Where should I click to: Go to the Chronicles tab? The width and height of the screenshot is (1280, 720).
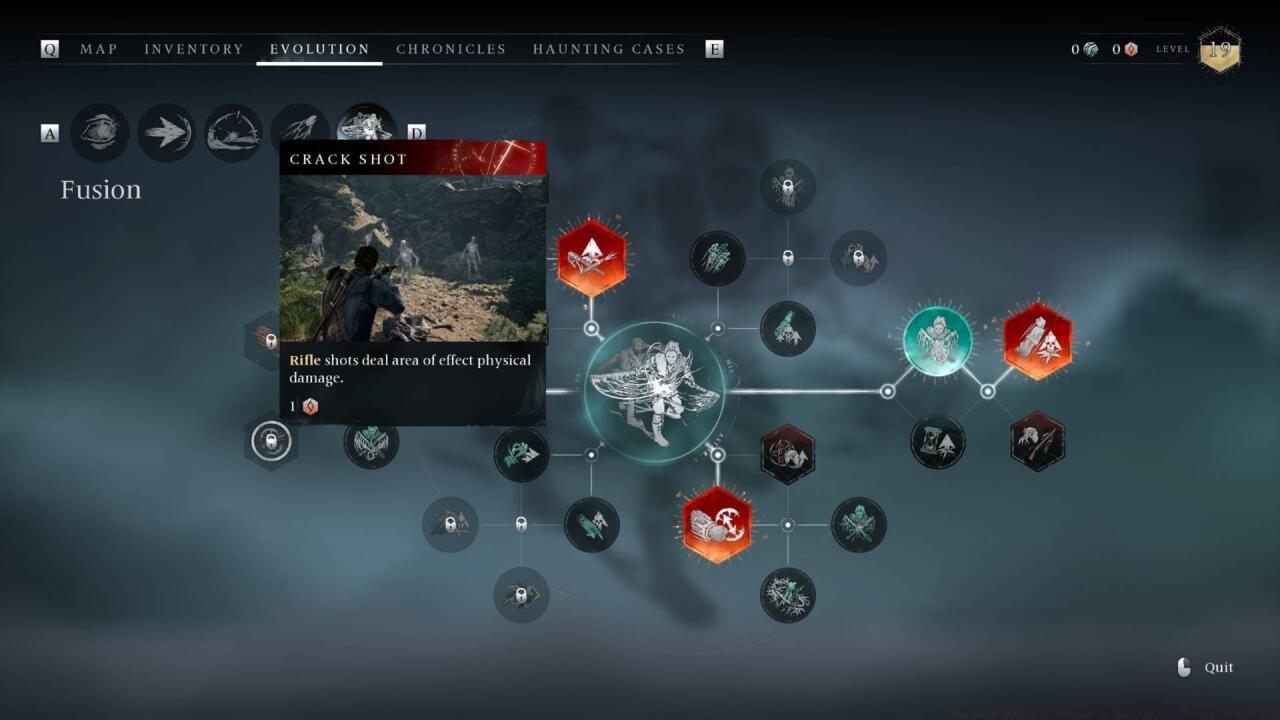coord(451,49)
